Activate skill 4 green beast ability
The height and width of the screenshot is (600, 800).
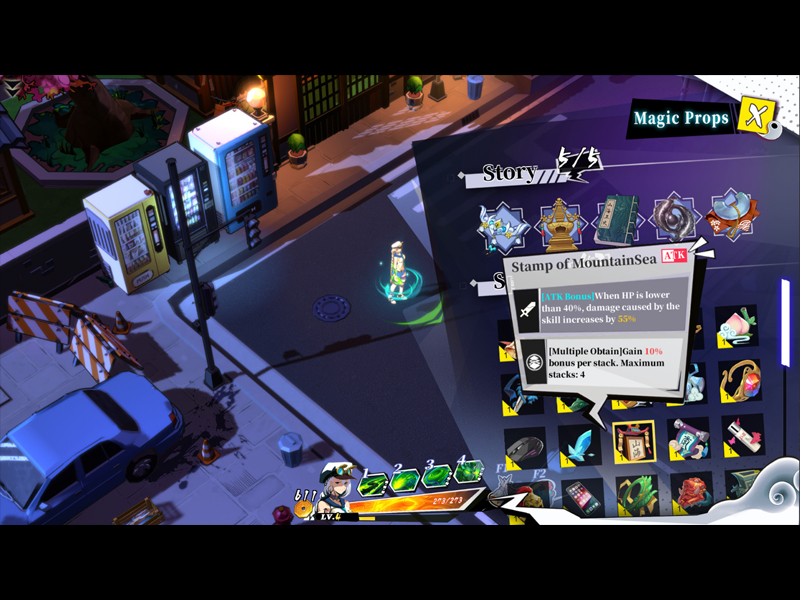pyautogui.click(x=467, y=472)
